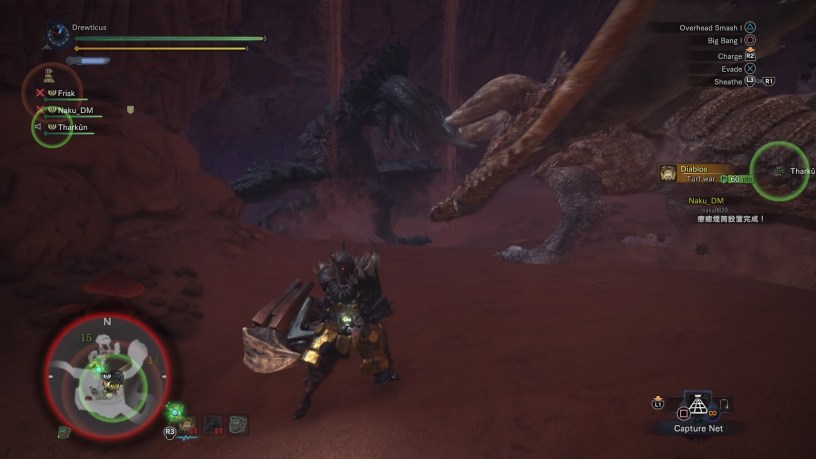Click the quest timer clock icon
Image resolution: width=816 pixels, height=459 pixels.
coord(56,36)
